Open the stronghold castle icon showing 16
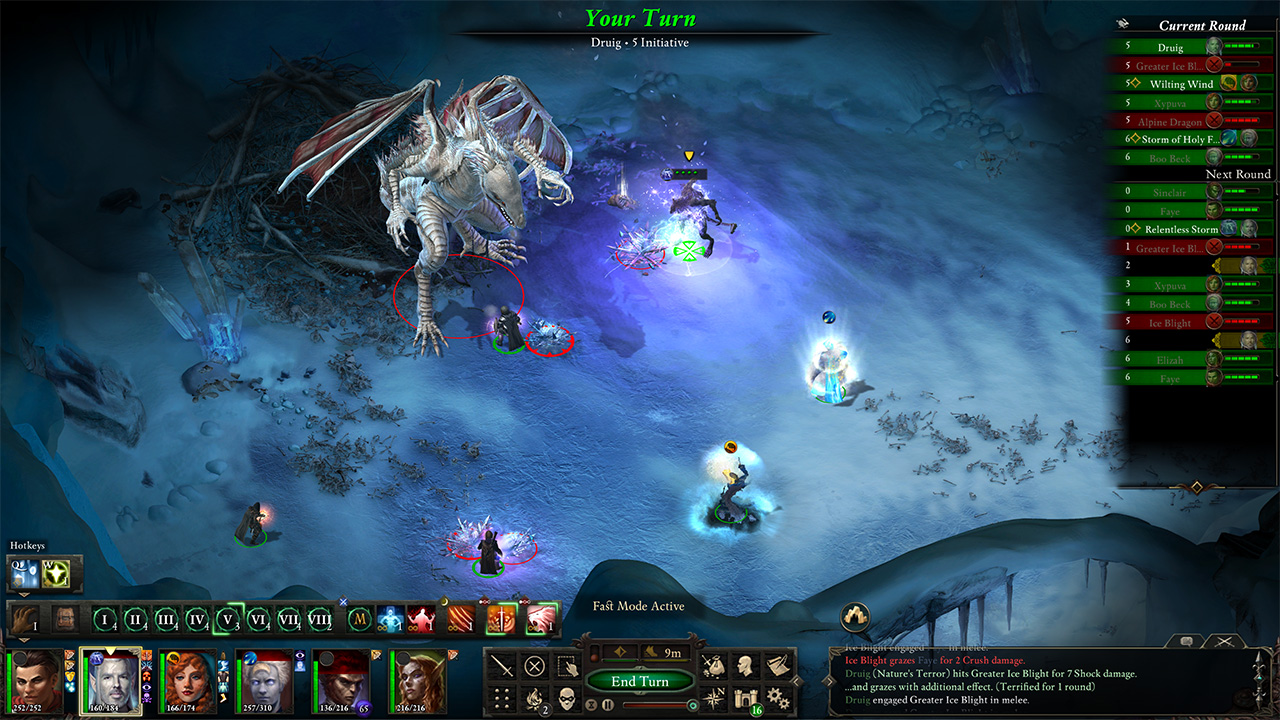 745,699
